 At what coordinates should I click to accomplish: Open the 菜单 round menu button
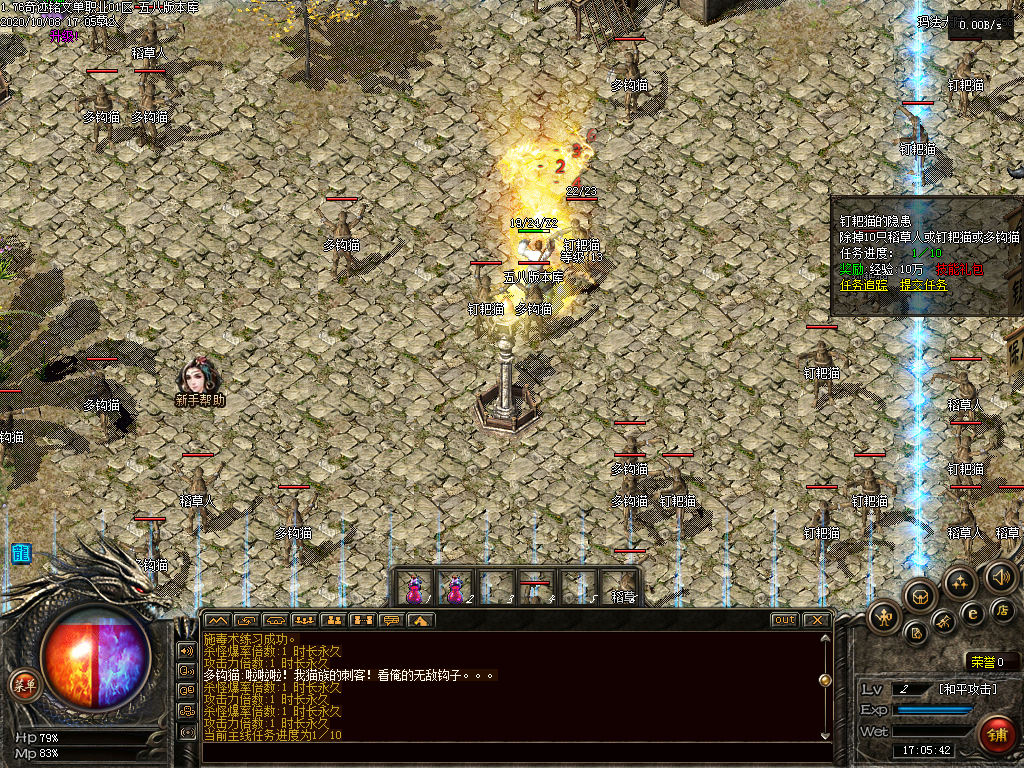[x=21, y=685]
